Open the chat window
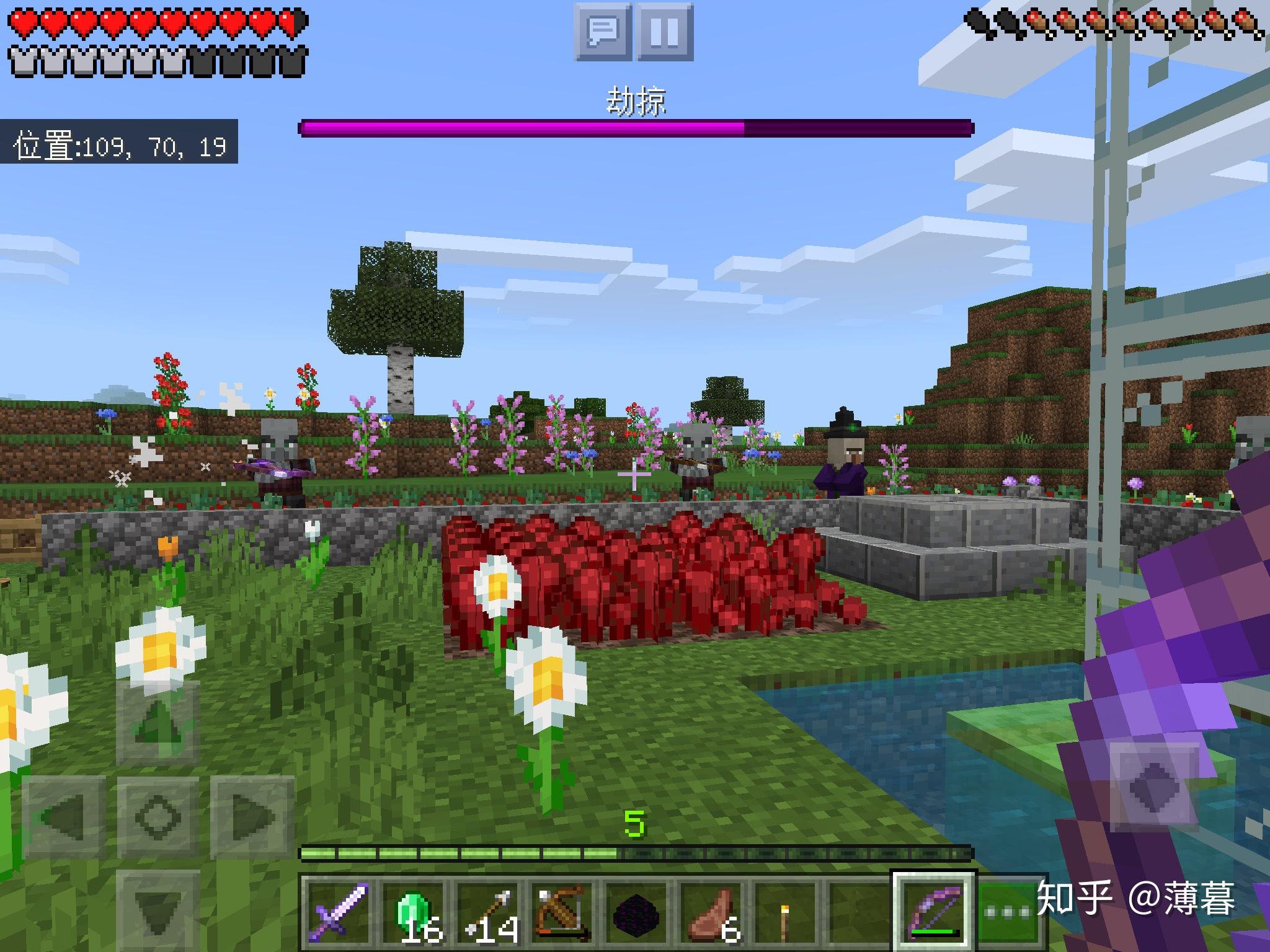Screen dimensions: 1270x952 pyautogui.click(x=603, y=31)
